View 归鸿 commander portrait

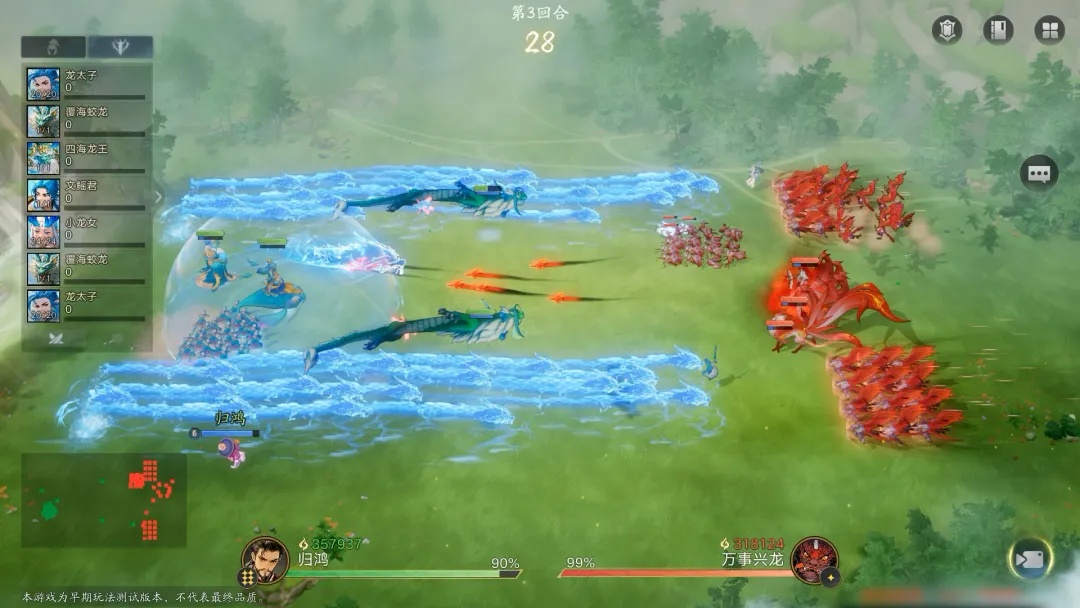point(266,559)
